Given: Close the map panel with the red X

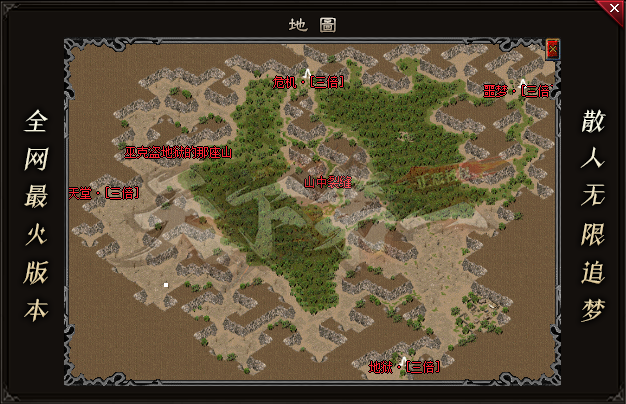Looking at the screenshot, I should click(552, 47).
